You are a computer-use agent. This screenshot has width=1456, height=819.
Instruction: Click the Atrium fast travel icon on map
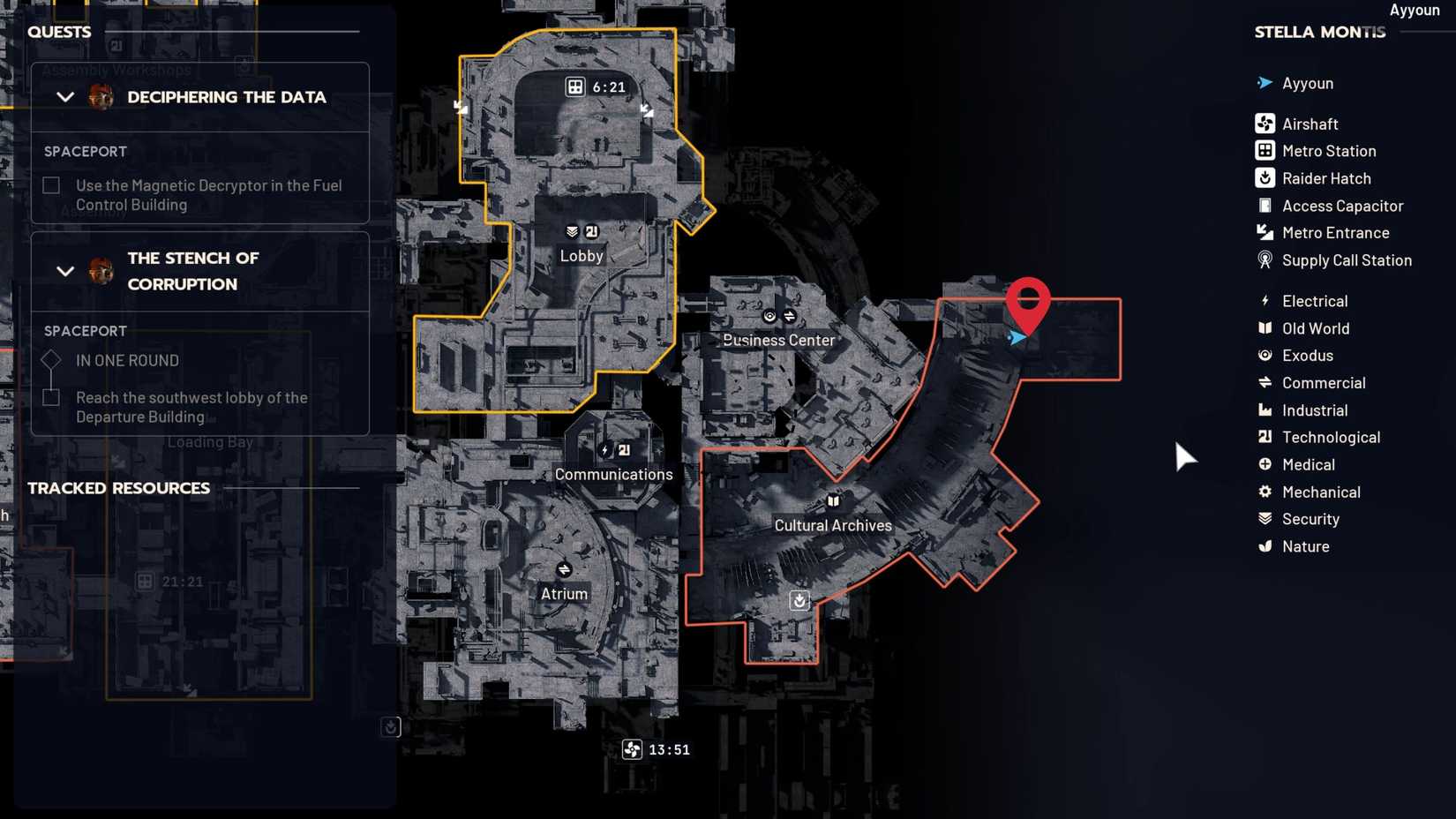pos(564,568)
